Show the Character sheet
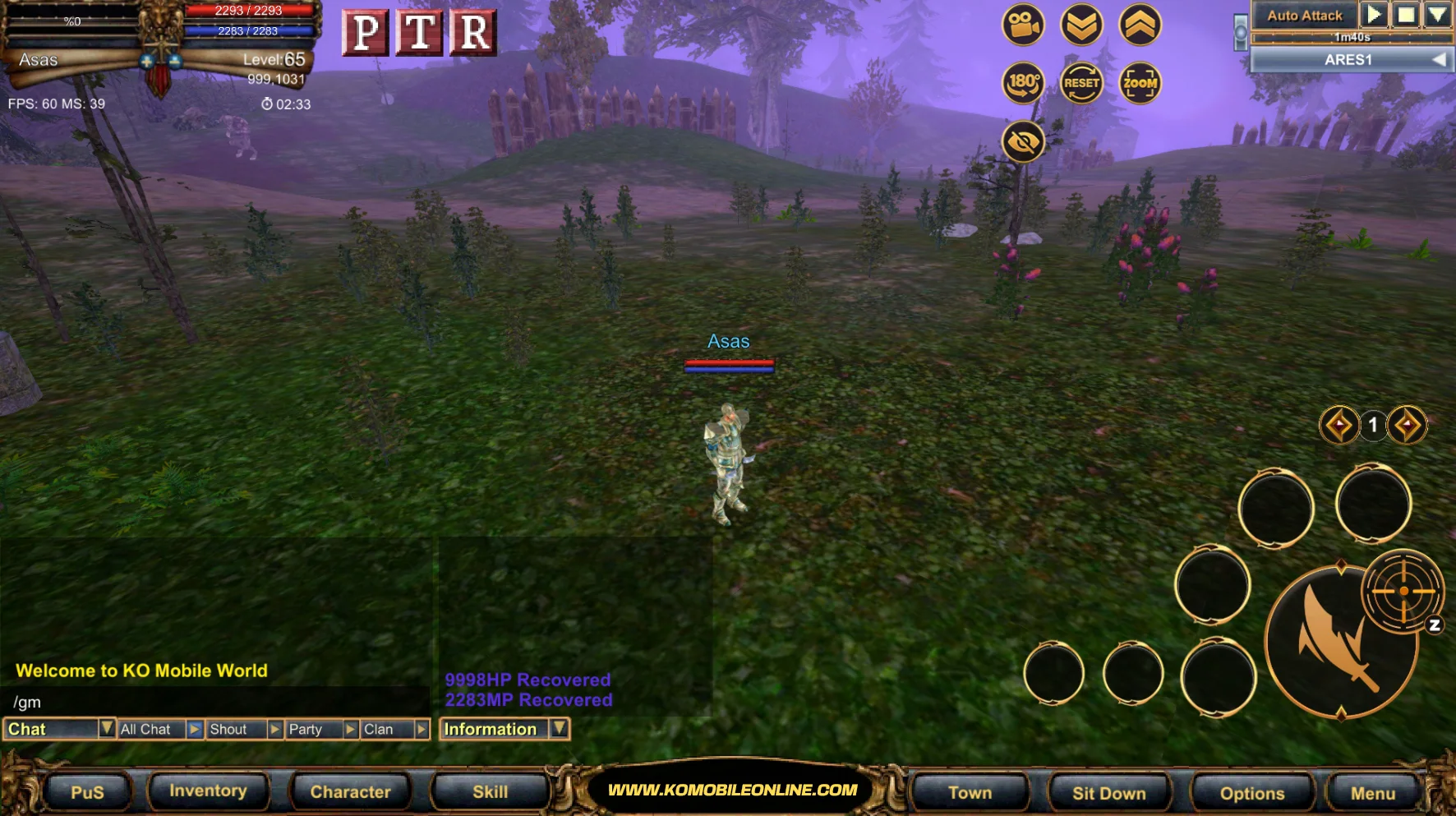The image size is (1456, 816). [350, 792]
